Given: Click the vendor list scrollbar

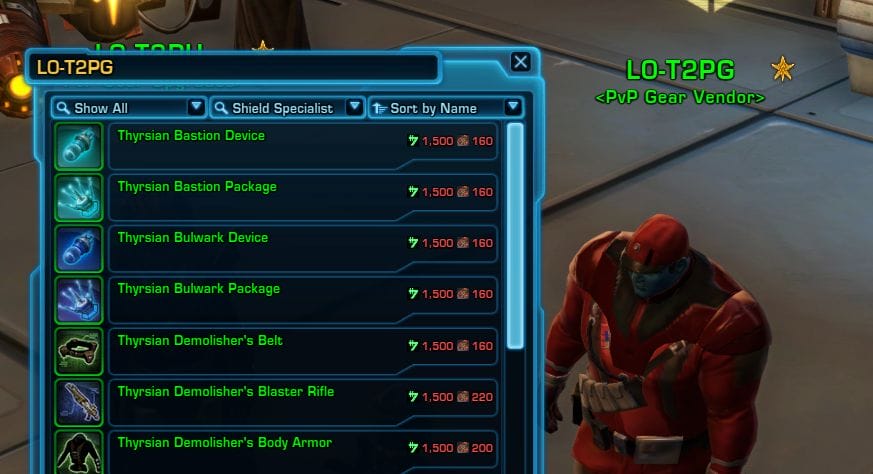Looking at the screenshot, I should click(516, 235).
